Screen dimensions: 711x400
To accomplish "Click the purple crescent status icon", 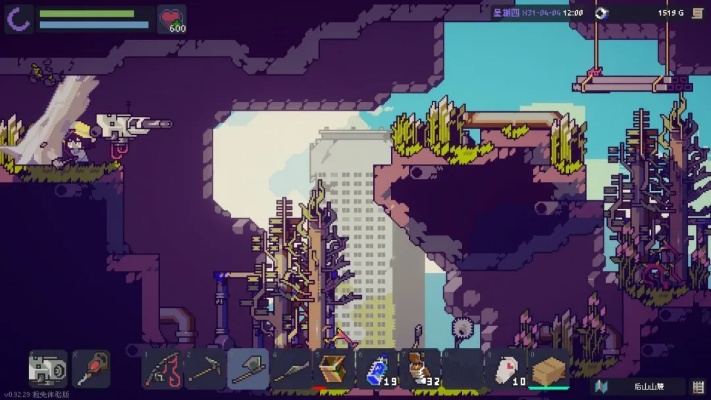I will tap(20, 18).
